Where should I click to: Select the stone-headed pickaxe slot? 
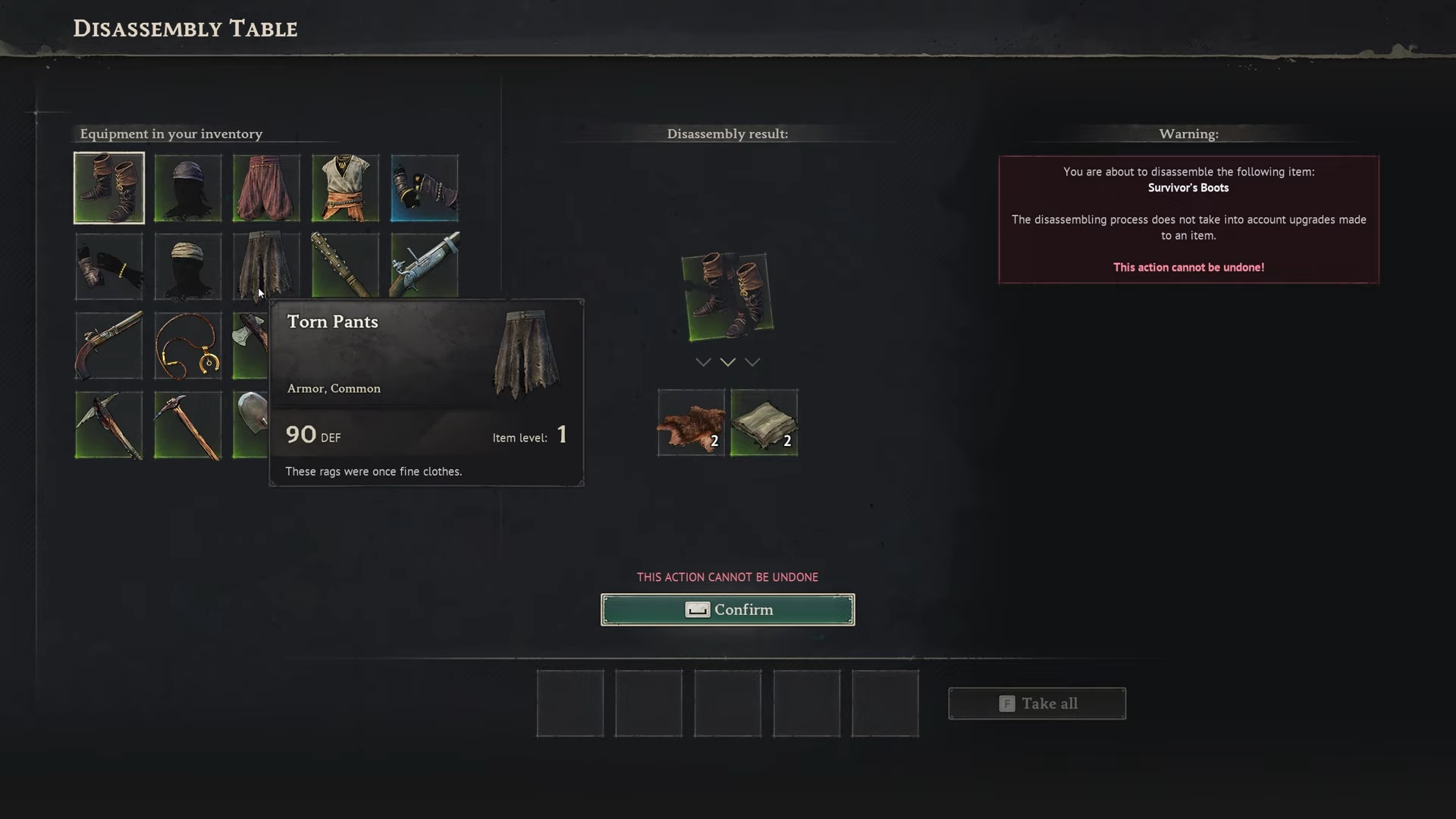109,425
